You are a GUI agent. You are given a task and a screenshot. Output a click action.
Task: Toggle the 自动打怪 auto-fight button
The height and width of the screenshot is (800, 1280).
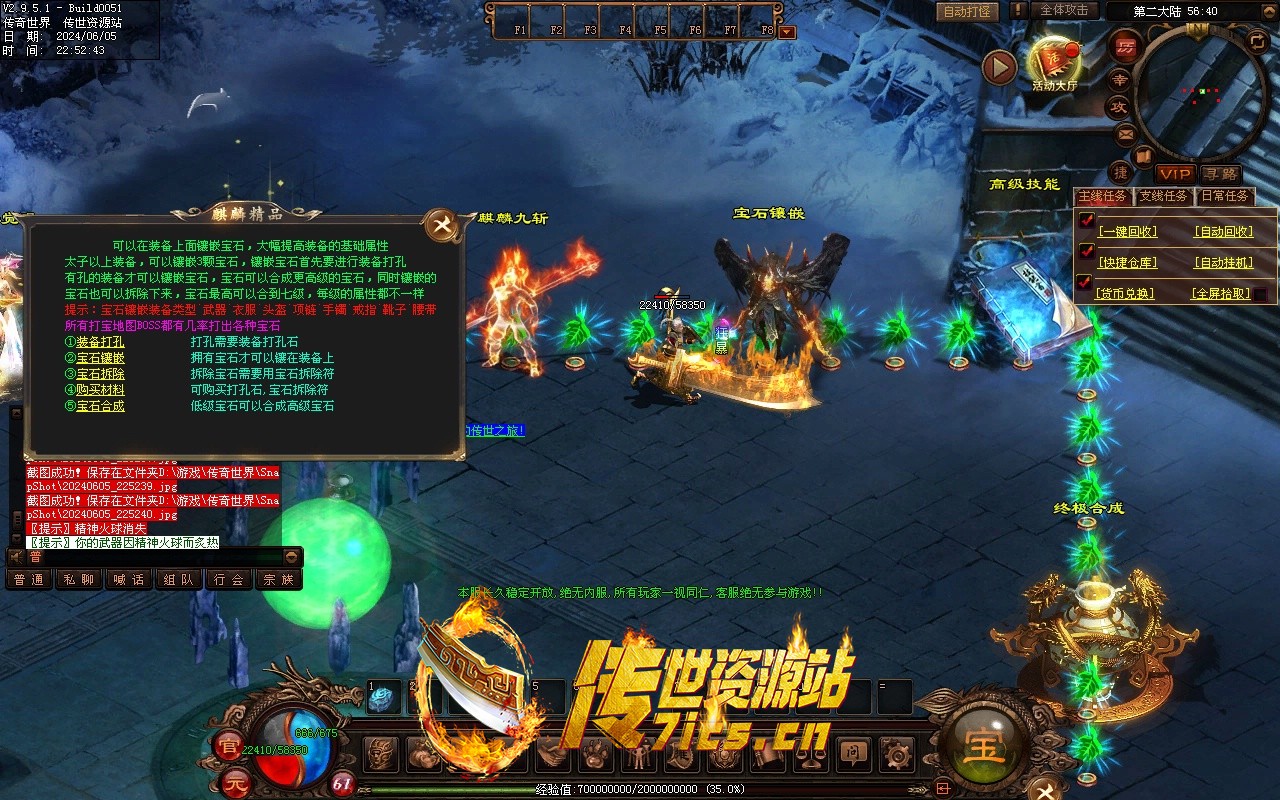click(x=968, y=11)
